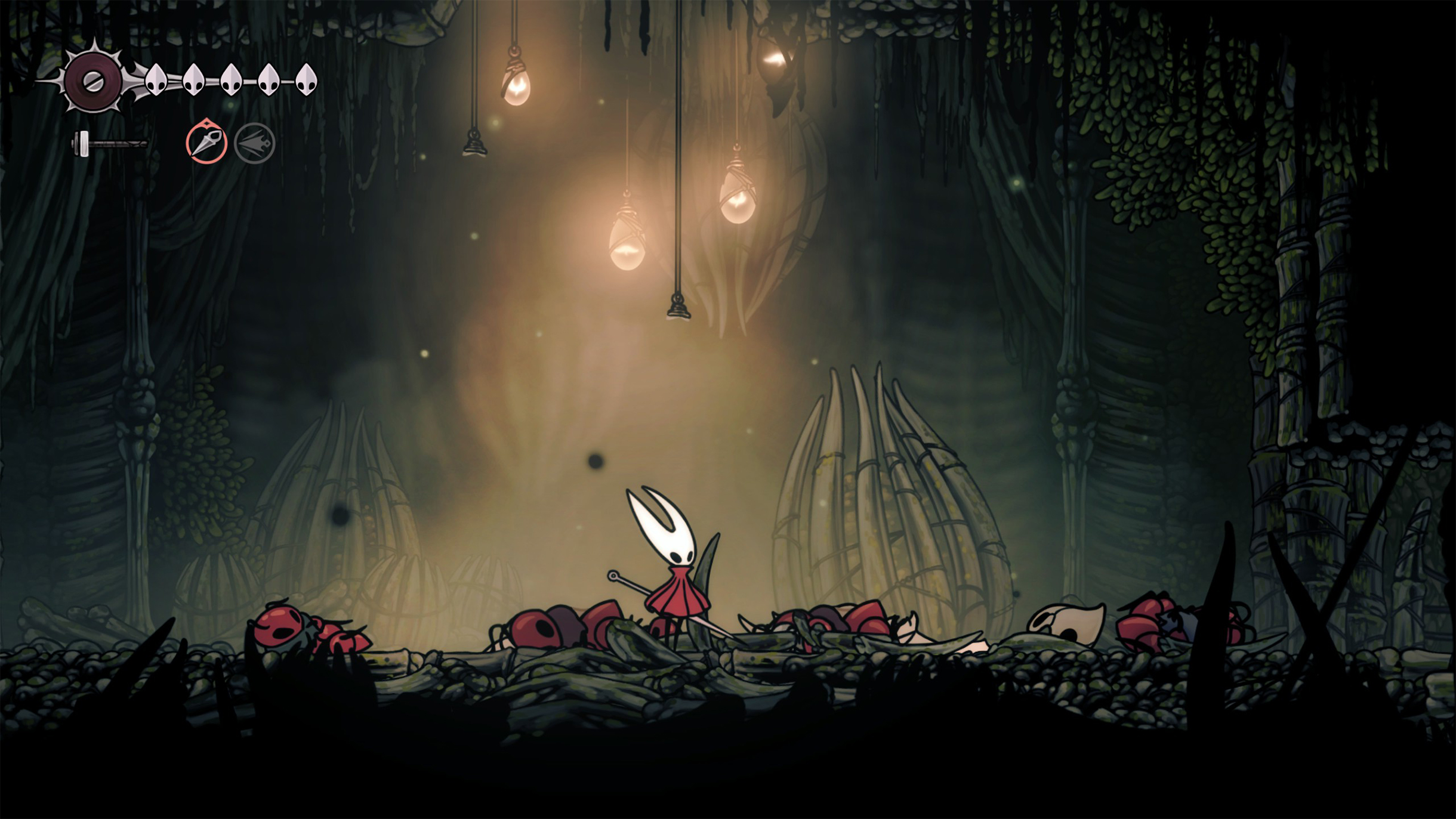Select the greyed-out winged tool icon
Screen dimensions: 1456x819
(254, 143)
